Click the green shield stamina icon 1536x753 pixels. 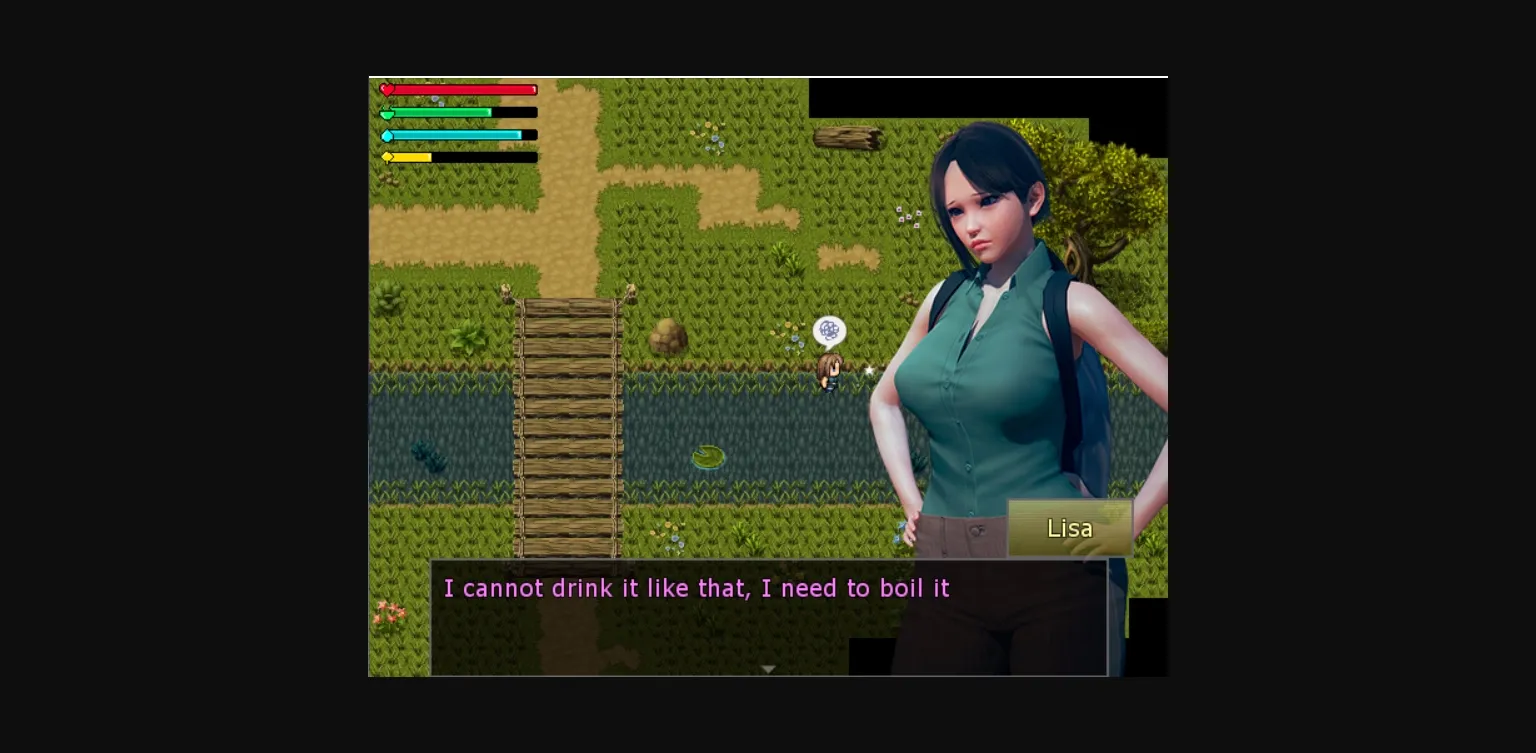click(388, 113)
